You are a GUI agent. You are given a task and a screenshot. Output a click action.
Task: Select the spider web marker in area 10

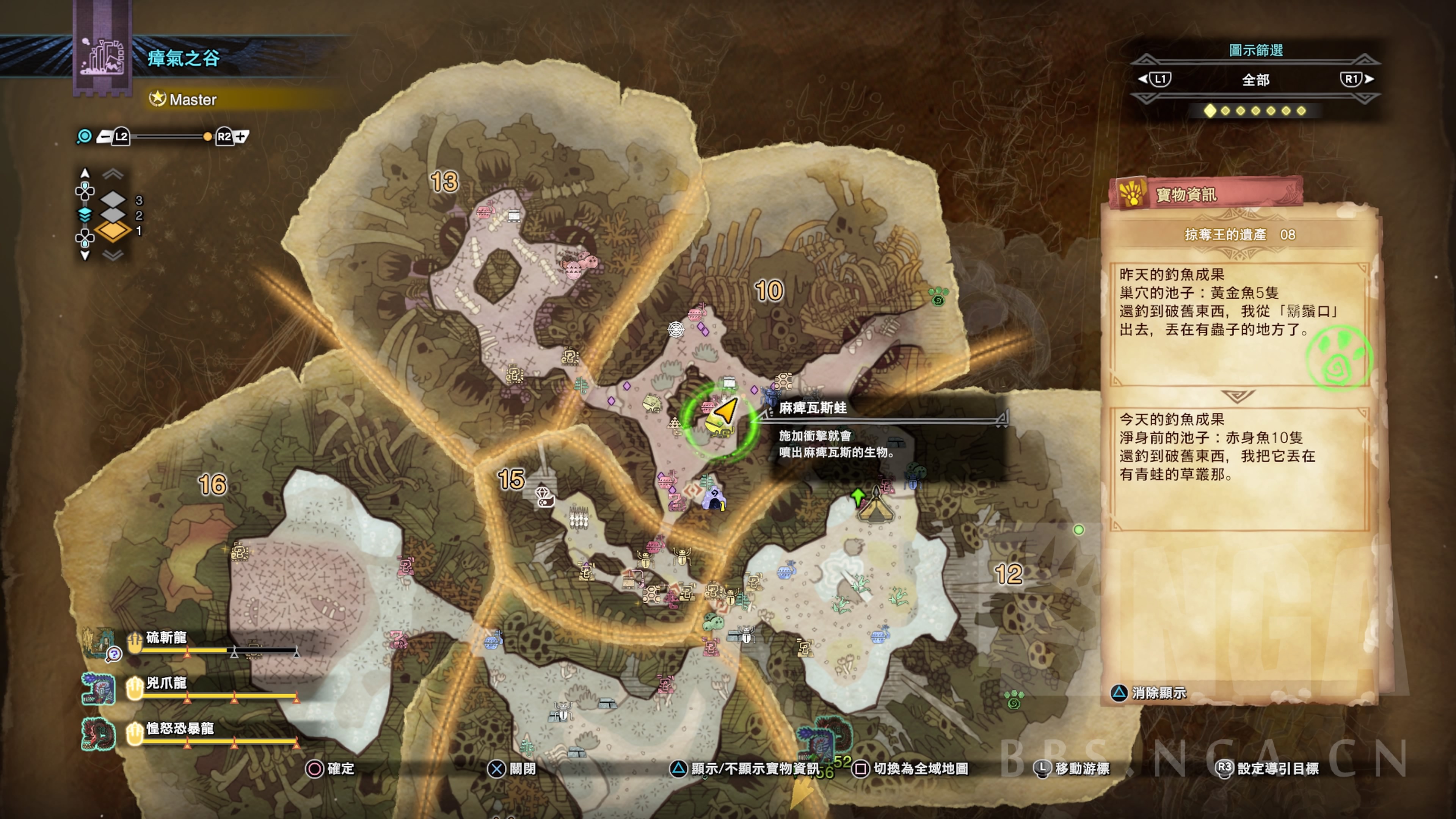tap(676, 329)
